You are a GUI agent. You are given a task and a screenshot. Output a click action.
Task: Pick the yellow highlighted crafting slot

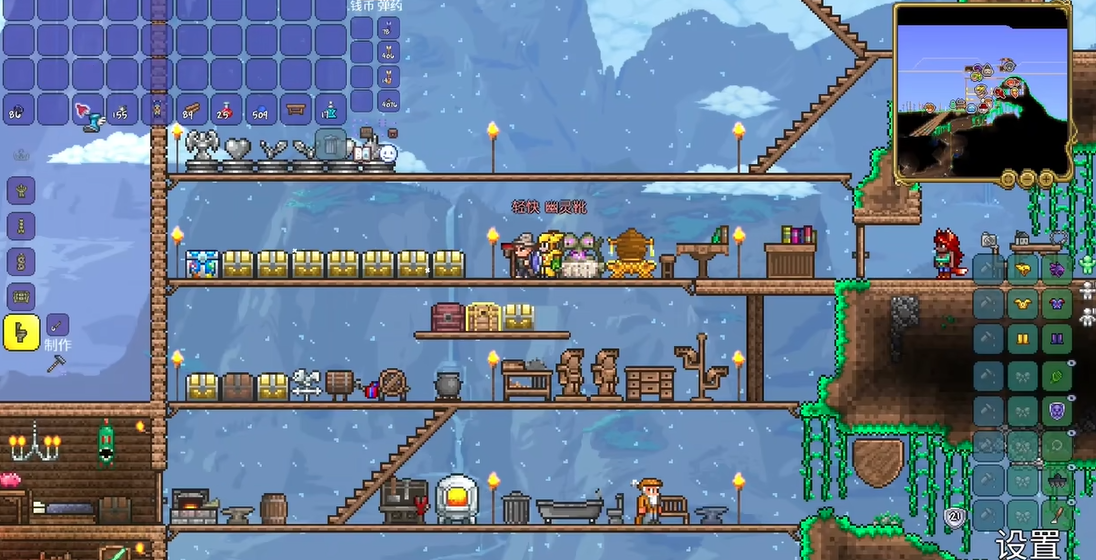click(x=21, y=332)
